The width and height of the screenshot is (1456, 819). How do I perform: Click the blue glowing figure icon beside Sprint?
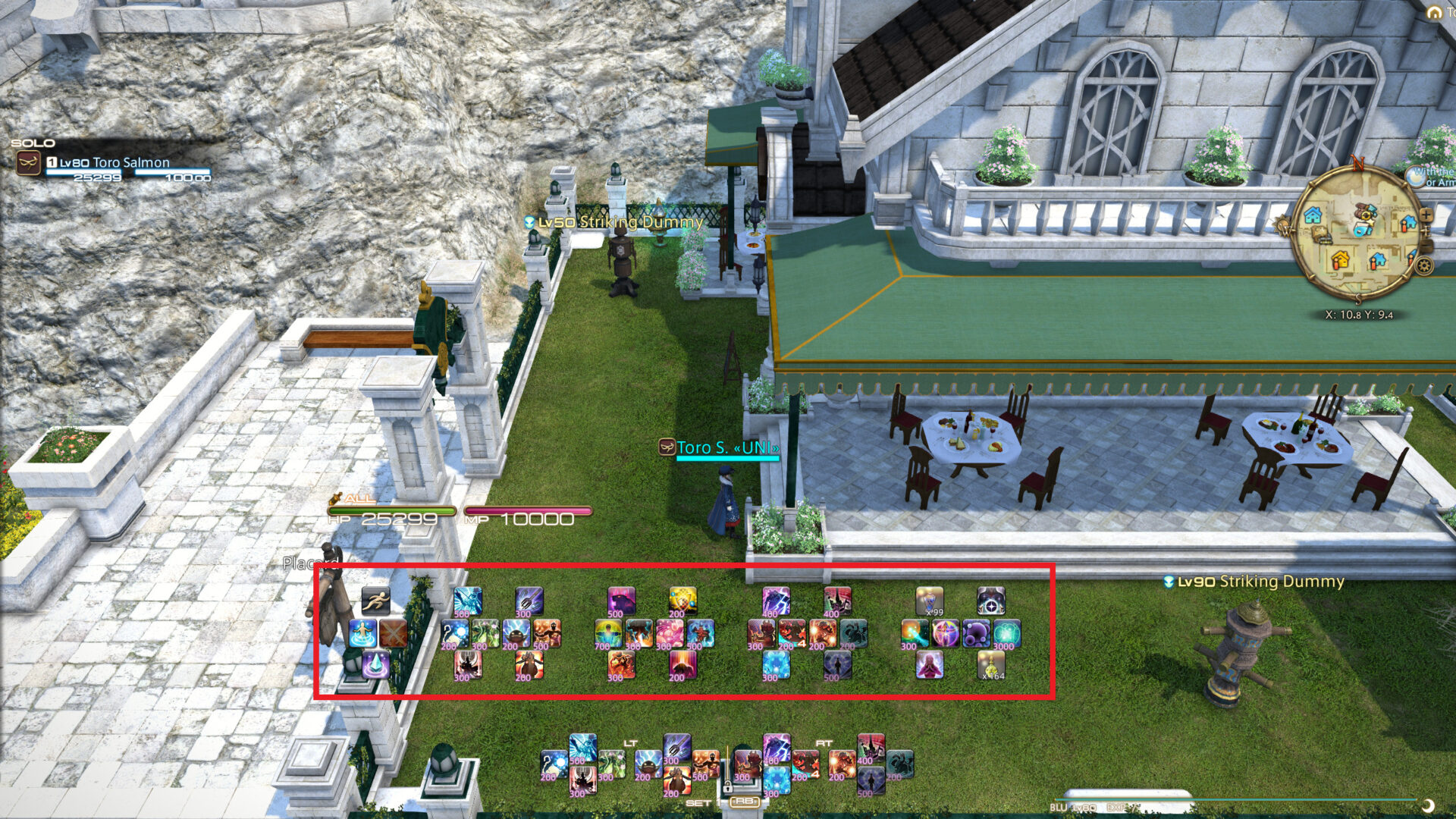click(x=364, y=632)
